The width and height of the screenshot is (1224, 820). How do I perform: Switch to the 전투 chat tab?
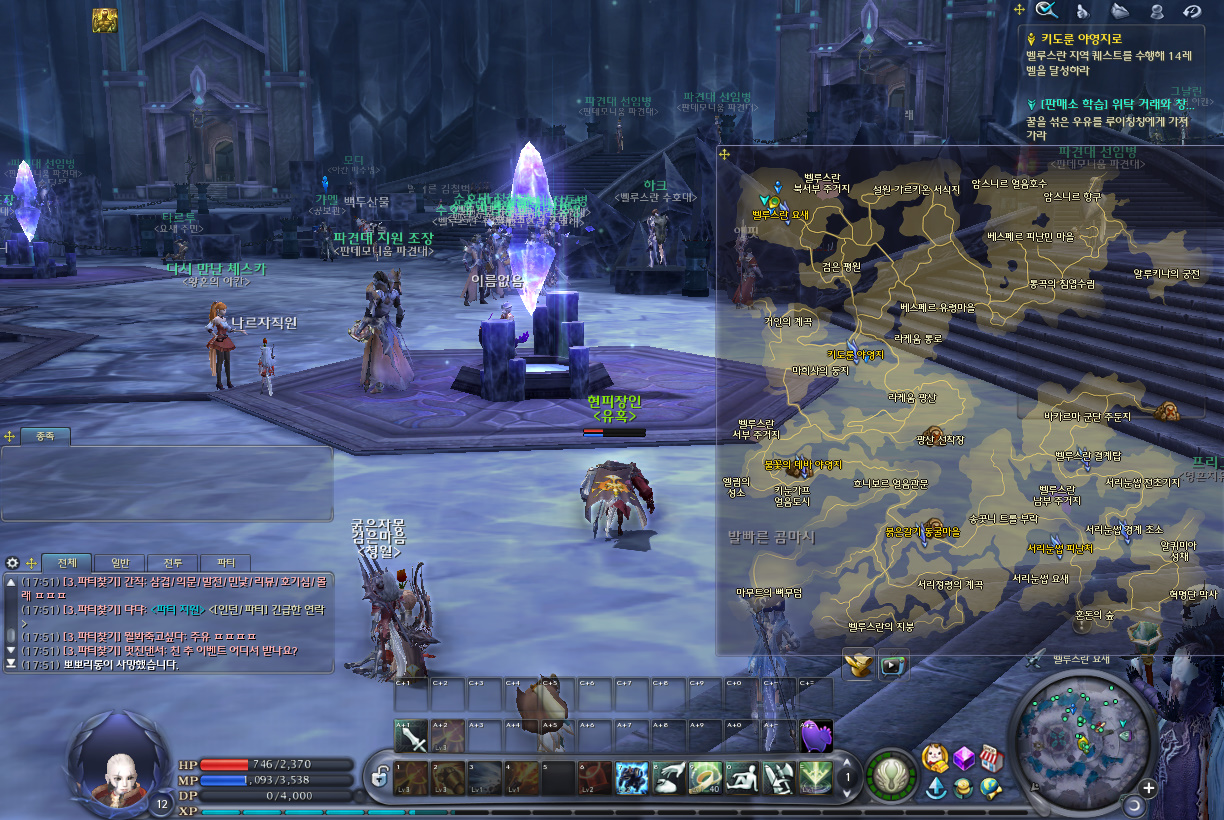click(x=173, y=563)
